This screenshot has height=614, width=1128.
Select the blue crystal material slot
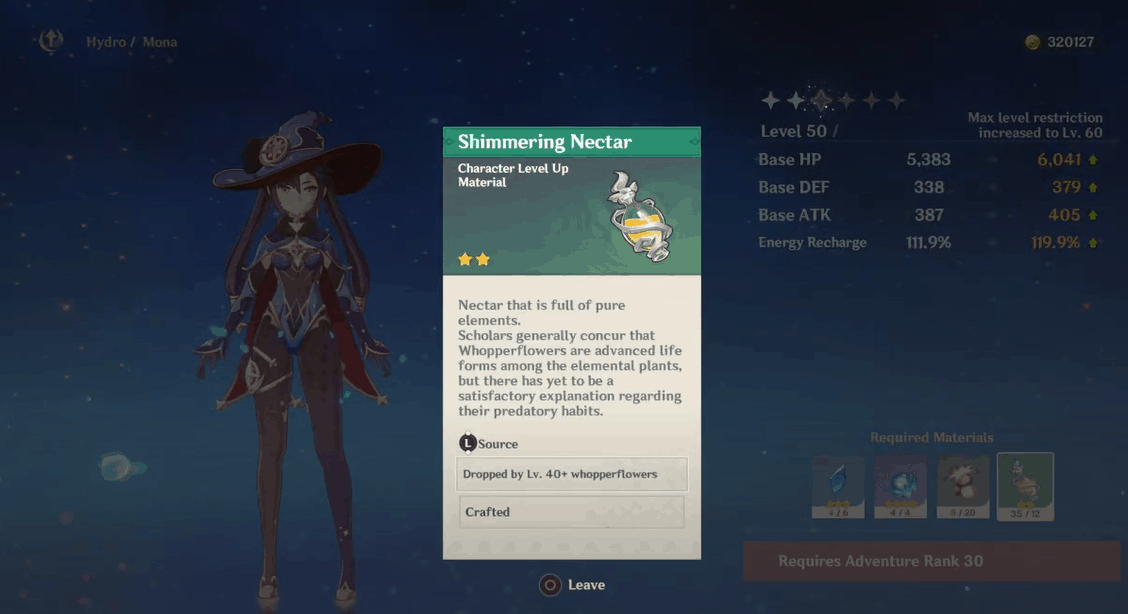[838, 486]
